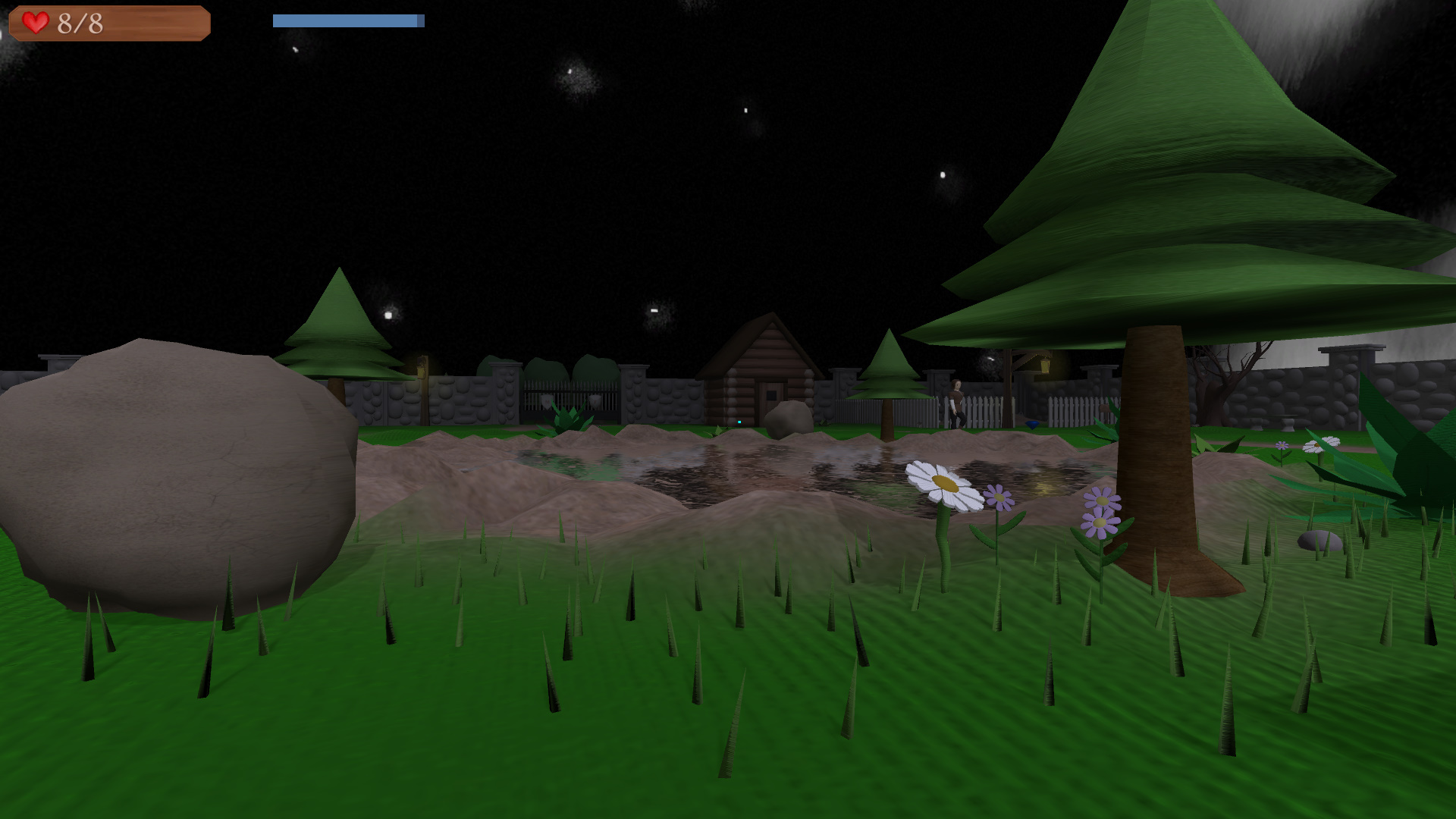Select the blue gem lying near the picket fence
Image resolution: width=1456 pixels, height=819 pixels.
tap(1032, 425)
